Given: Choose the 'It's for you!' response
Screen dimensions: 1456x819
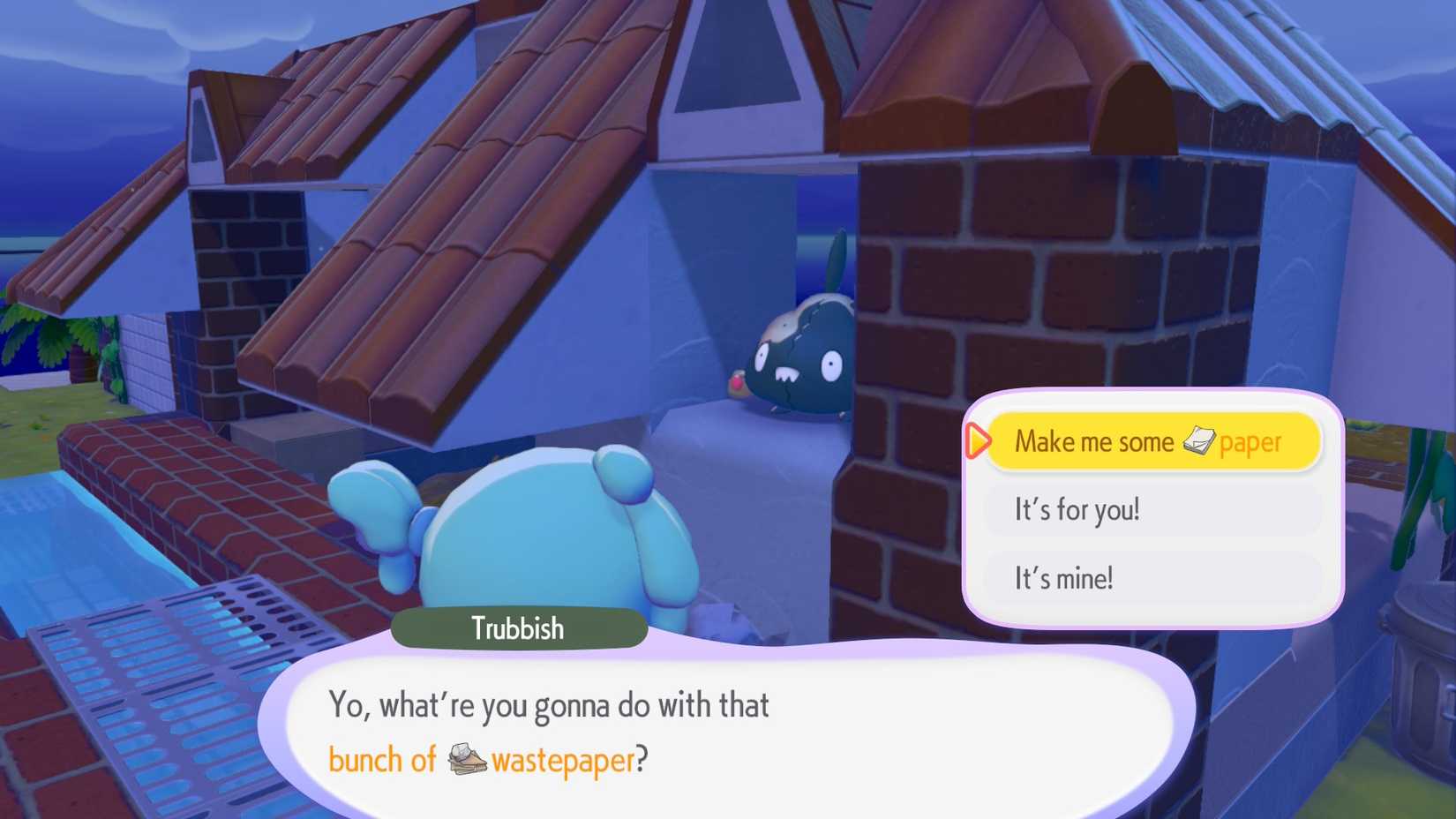Looking at the screenshot, I should click(x=1078, y=509).
